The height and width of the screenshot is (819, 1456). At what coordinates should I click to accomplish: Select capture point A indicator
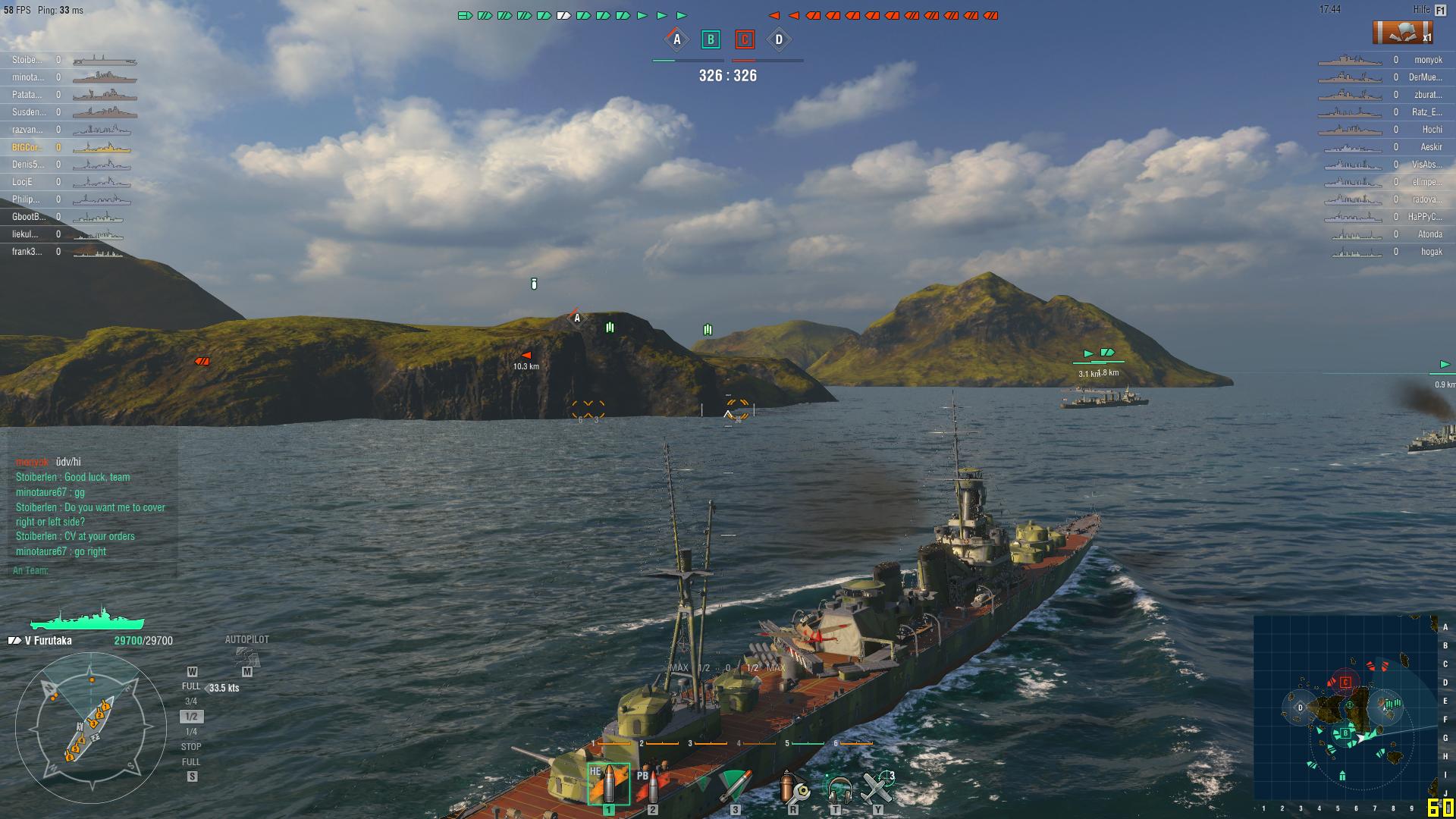tap(676, 39)
